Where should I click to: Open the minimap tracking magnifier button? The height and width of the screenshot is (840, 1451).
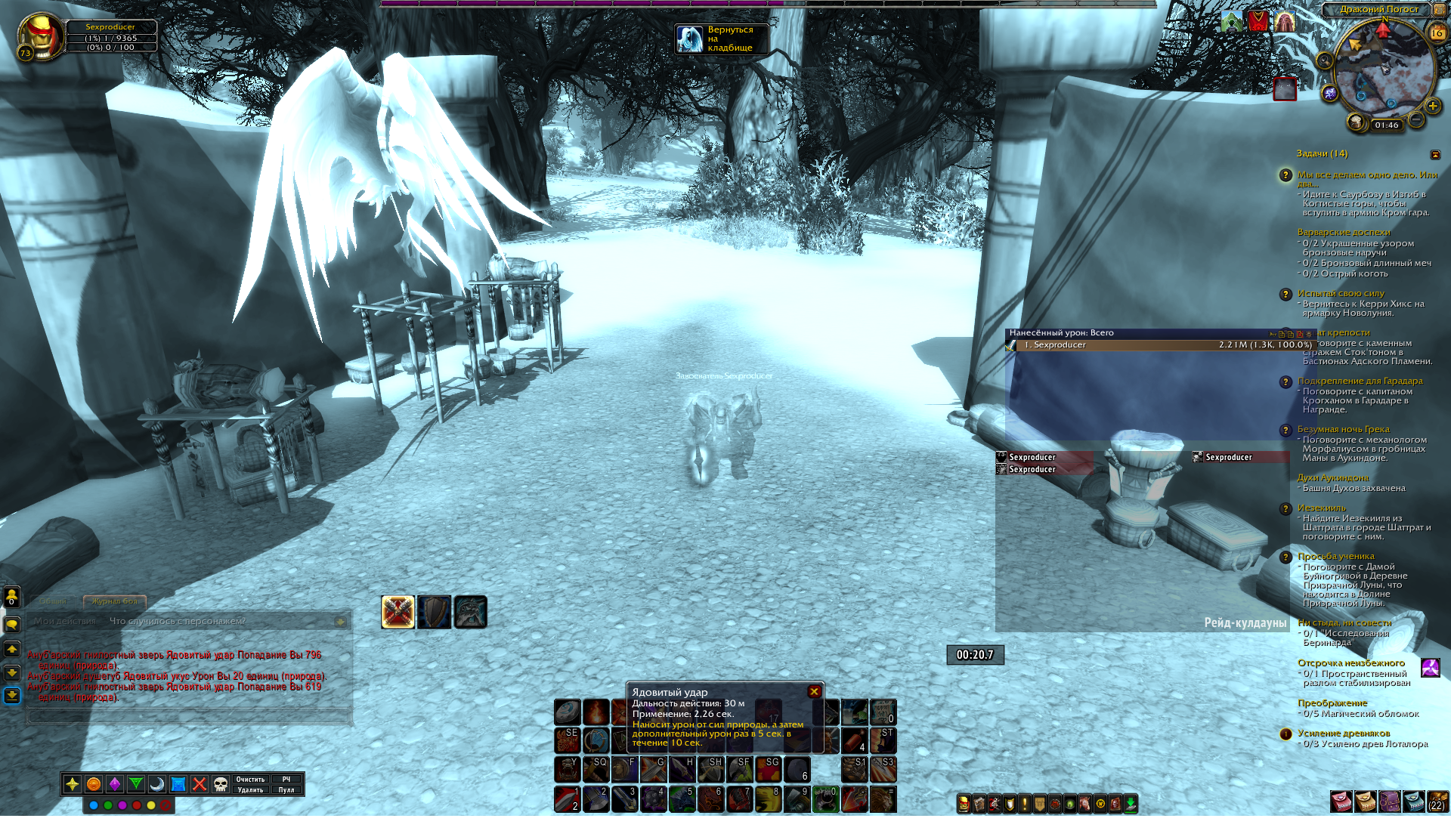1324,61
